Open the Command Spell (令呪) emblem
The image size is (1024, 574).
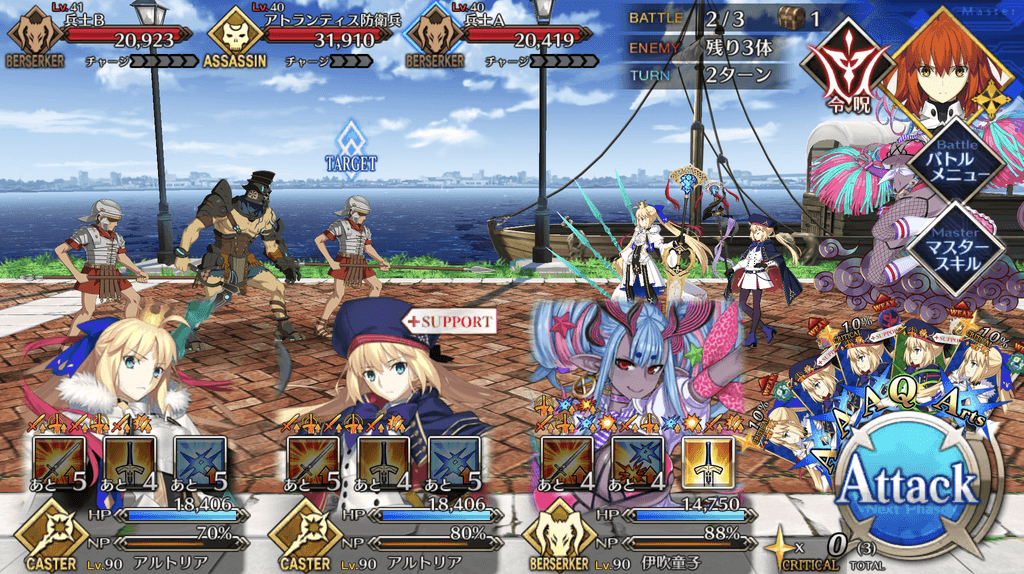point(840,72)
